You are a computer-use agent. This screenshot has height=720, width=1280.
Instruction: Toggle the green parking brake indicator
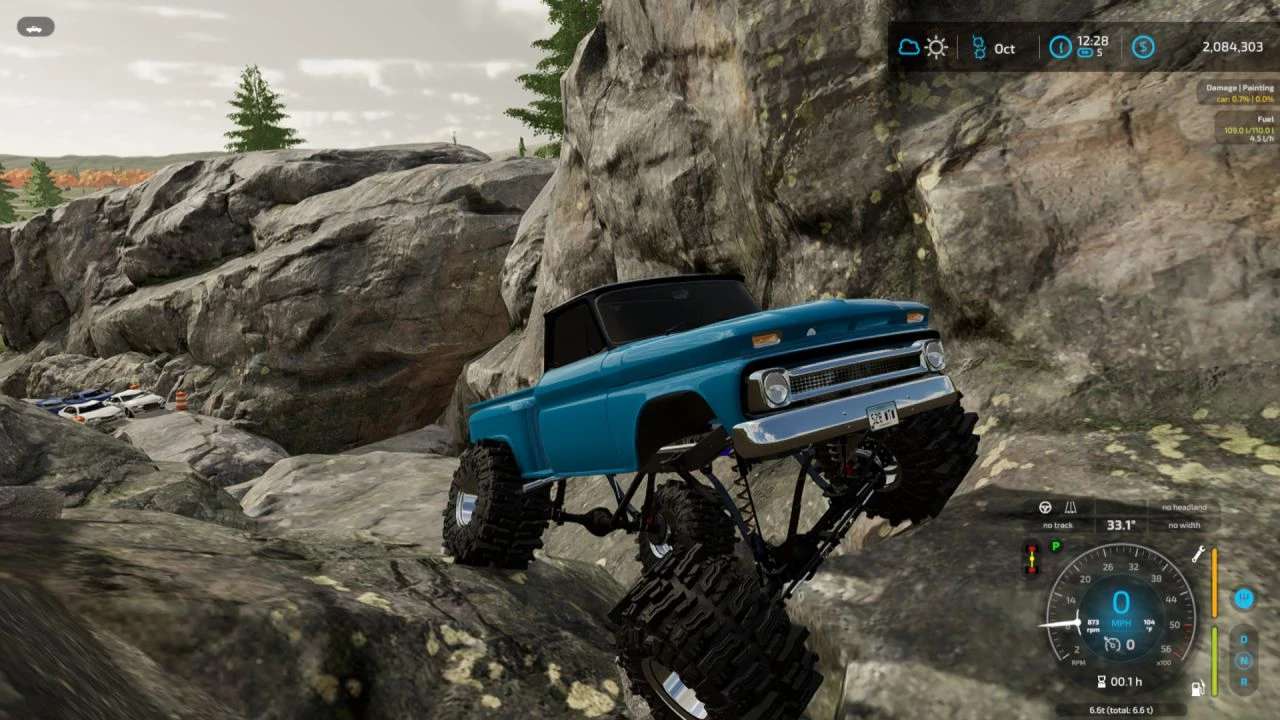point(1055,546)
